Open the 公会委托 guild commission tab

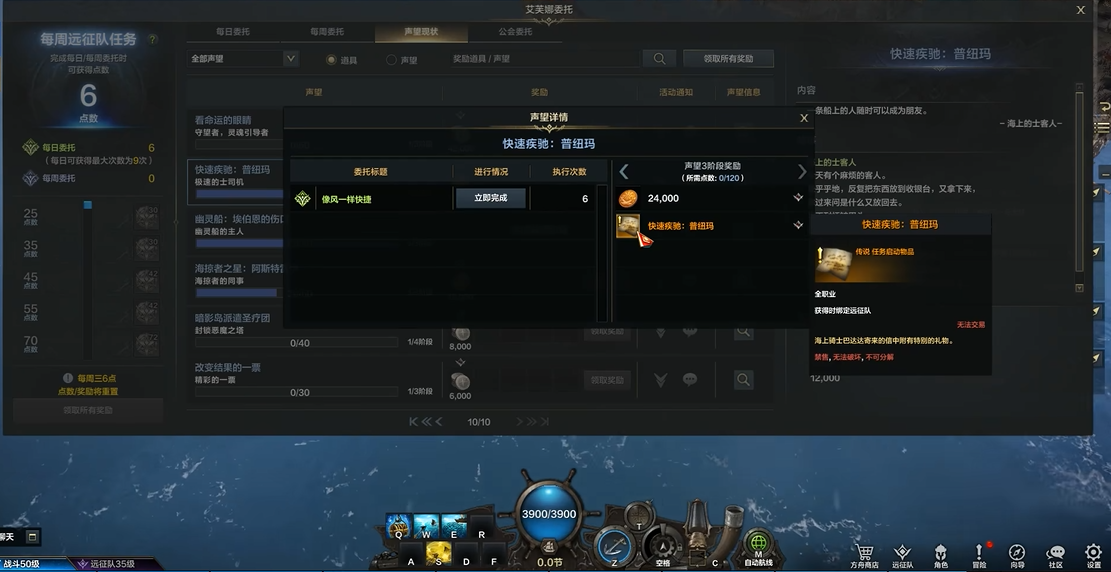tap(515, 32)
